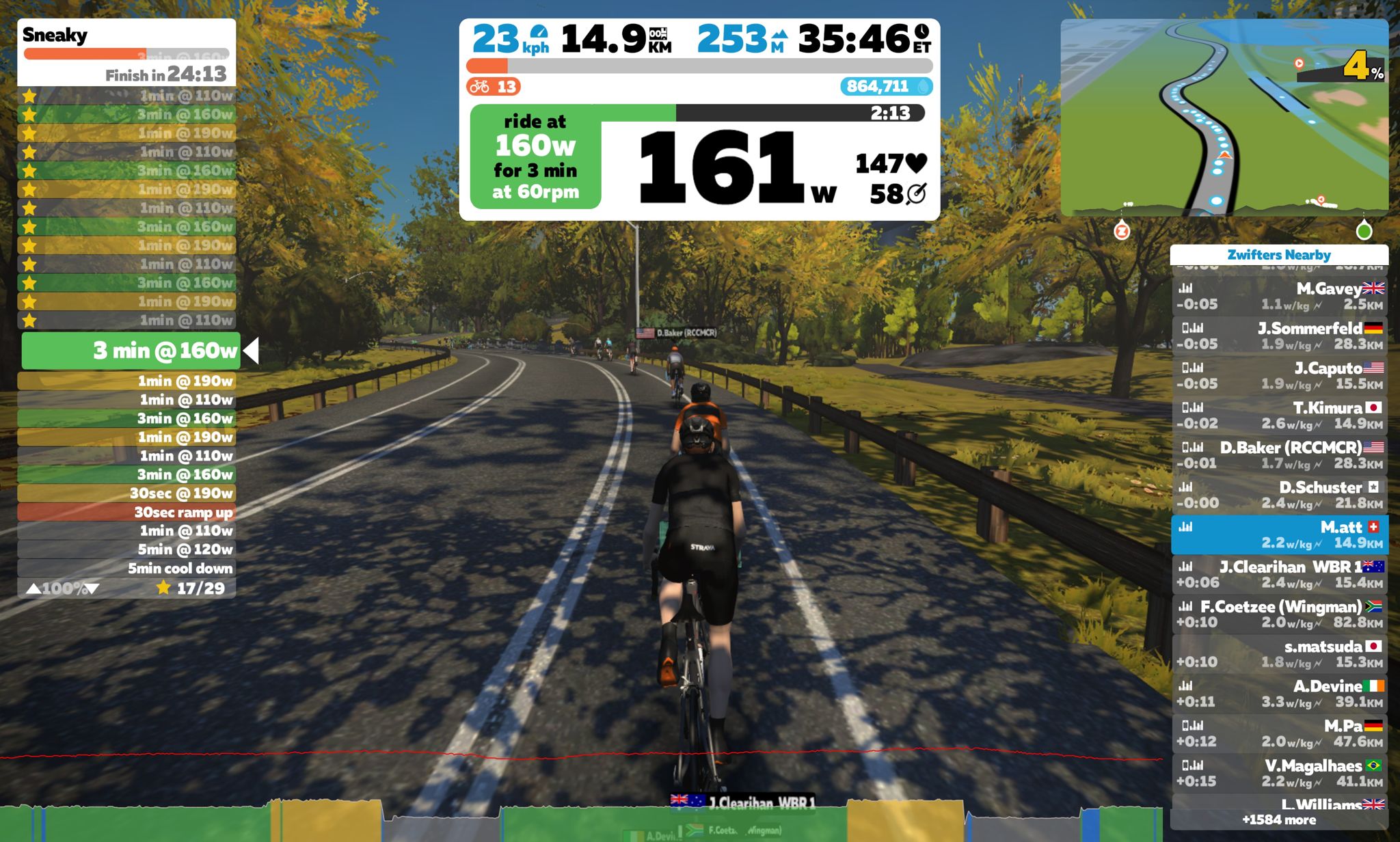Increase workout intensity with the up arrow
This screenshot has height=842, width=1400.
click(33, 588)
